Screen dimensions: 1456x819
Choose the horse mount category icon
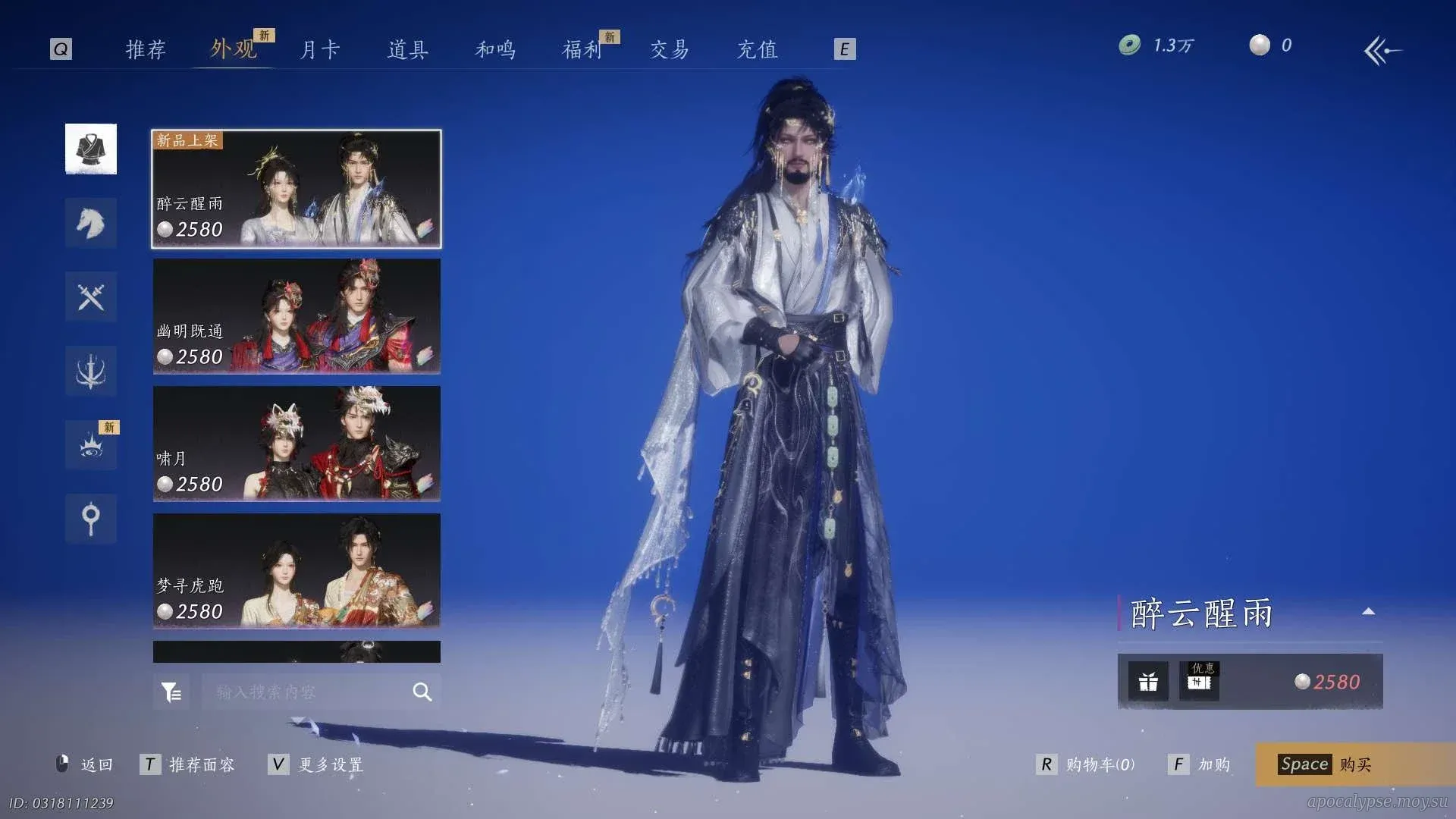click(91, 223)
